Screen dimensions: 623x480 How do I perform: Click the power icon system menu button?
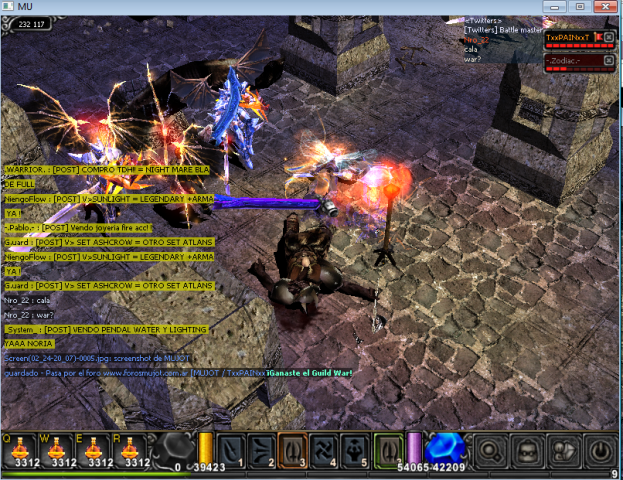[x=602, y=451]
